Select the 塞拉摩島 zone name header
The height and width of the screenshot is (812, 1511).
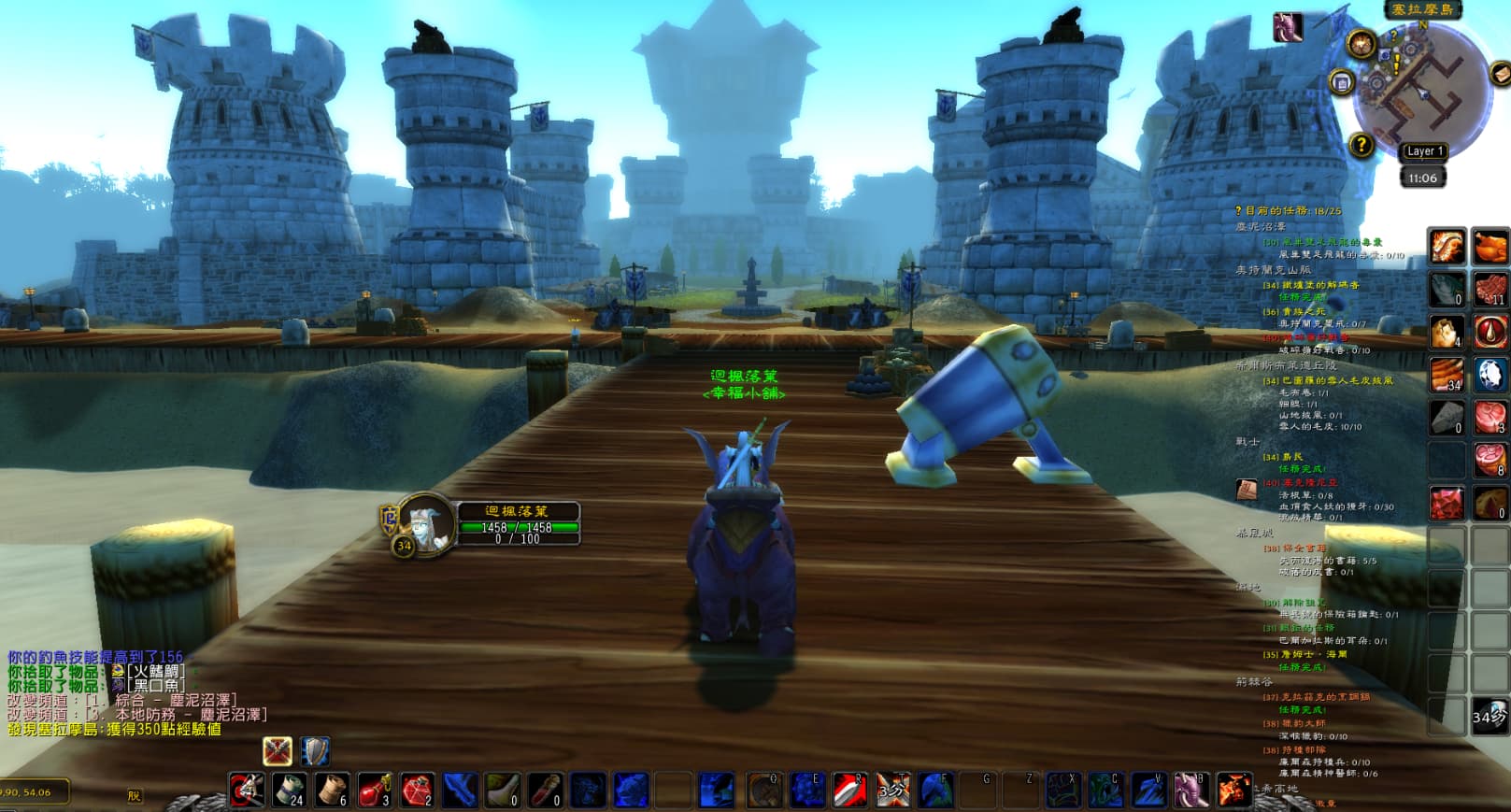click(x=1422, y=9)
